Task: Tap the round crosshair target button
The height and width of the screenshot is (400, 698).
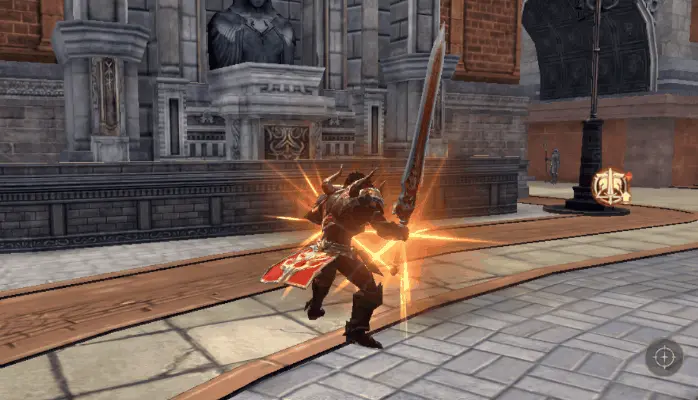Action: click(664, 357)
